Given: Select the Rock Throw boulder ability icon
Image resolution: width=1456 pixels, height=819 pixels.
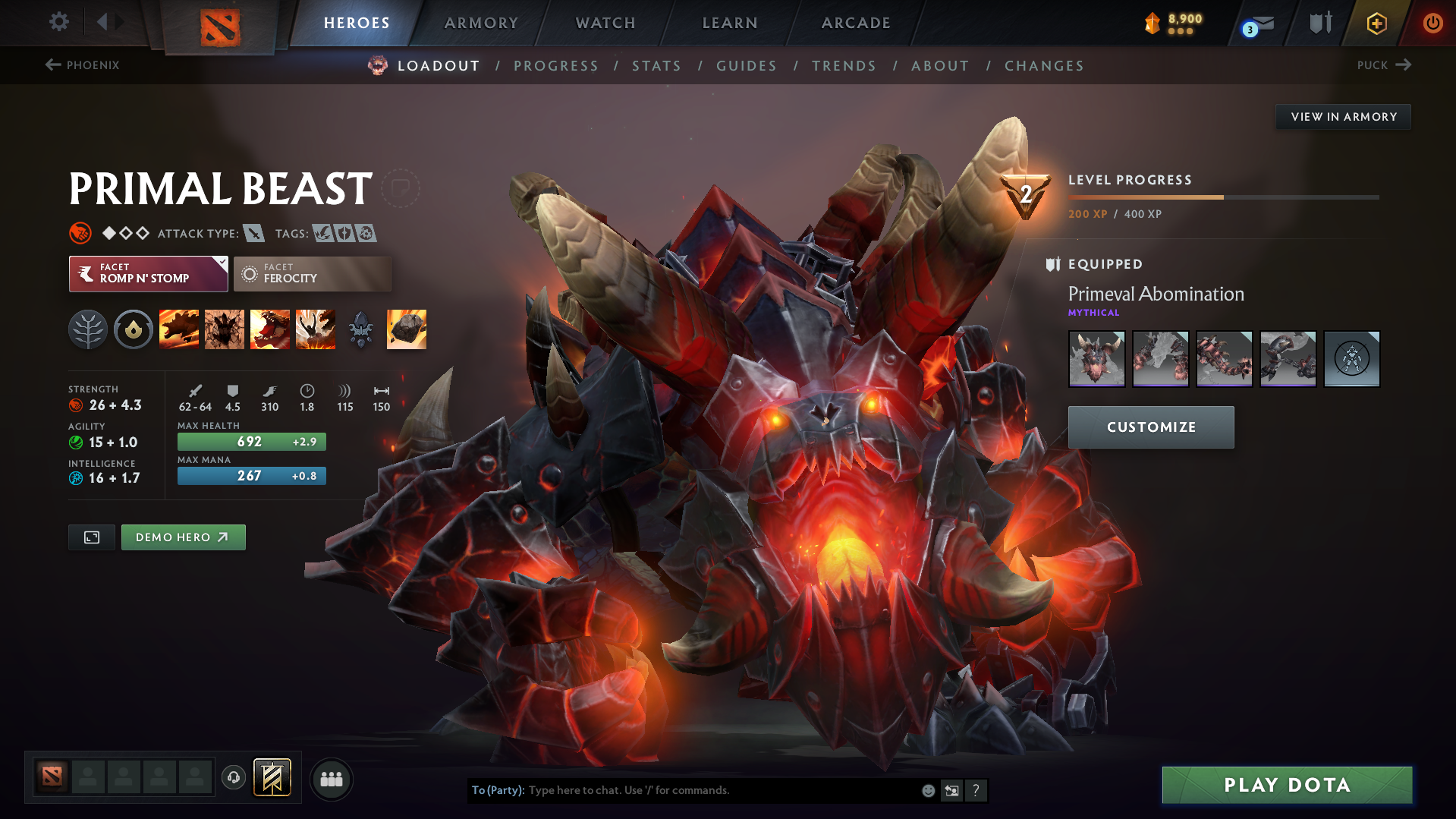Looking at the screenshot, I should (x=406, y=329).
